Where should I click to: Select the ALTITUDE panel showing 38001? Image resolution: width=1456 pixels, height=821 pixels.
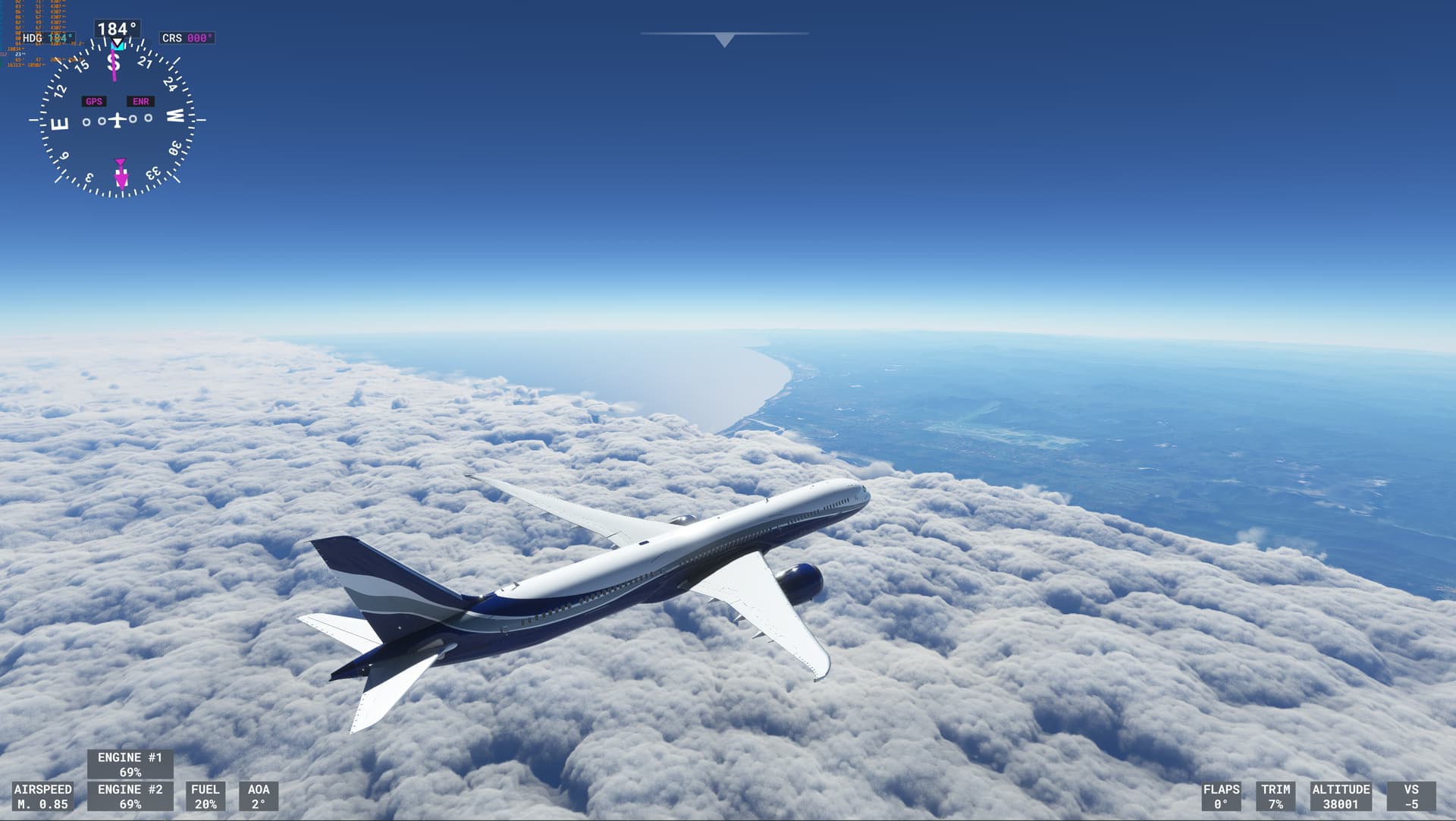1339,796
